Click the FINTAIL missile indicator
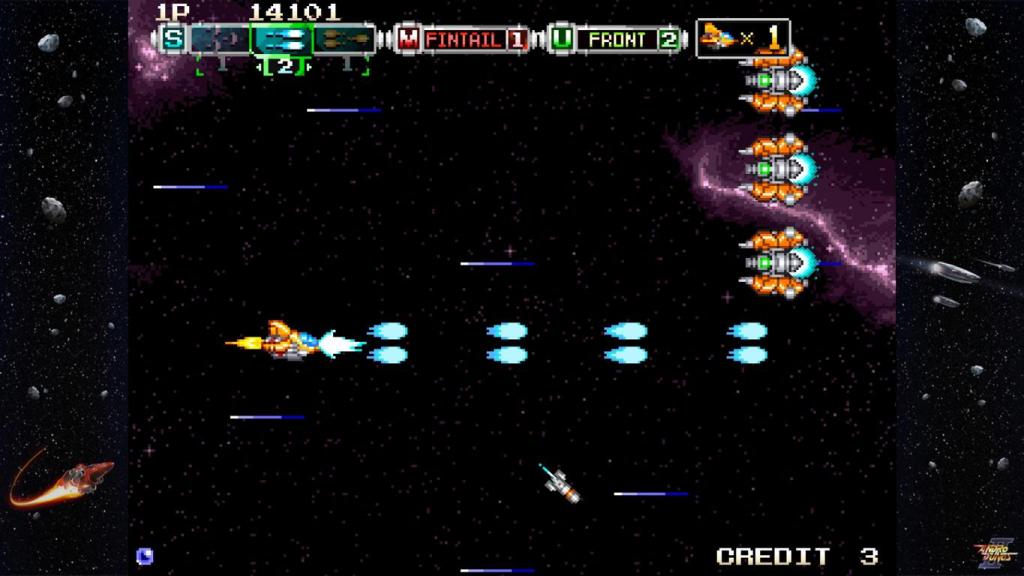 point(465,40)
